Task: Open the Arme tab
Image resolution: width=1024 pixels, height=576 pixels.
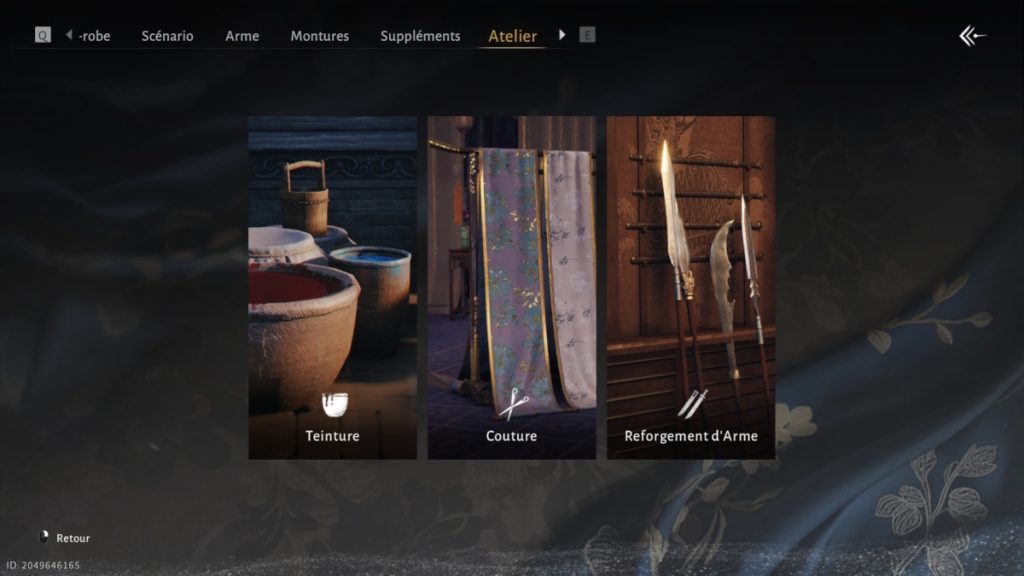Action: tap(242, 36)
